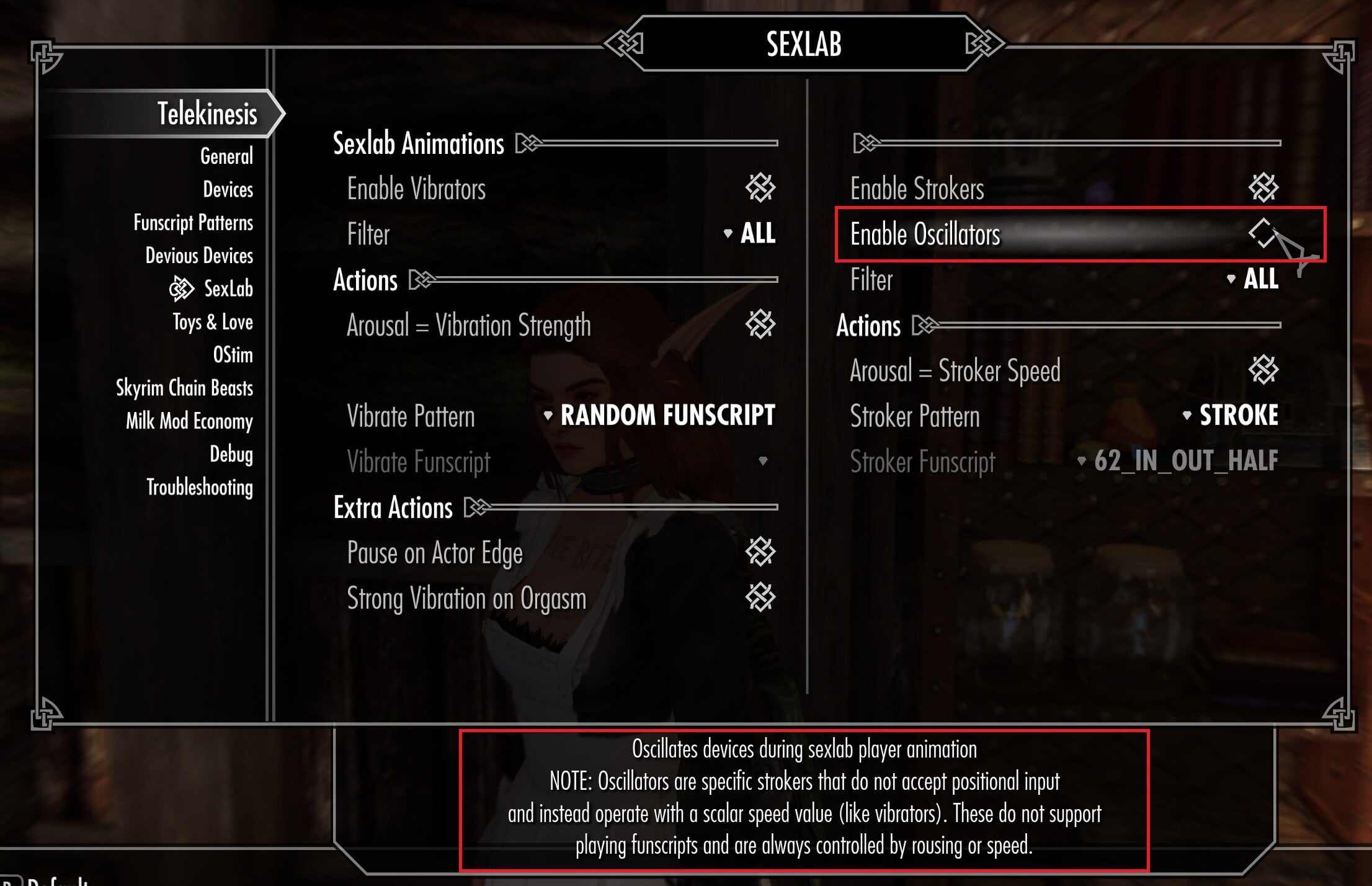Image resolution: width=1372 pixels, height=886 pixels.
Task: Open the stroker Filter dropdown on the right
Action: 1260,280
